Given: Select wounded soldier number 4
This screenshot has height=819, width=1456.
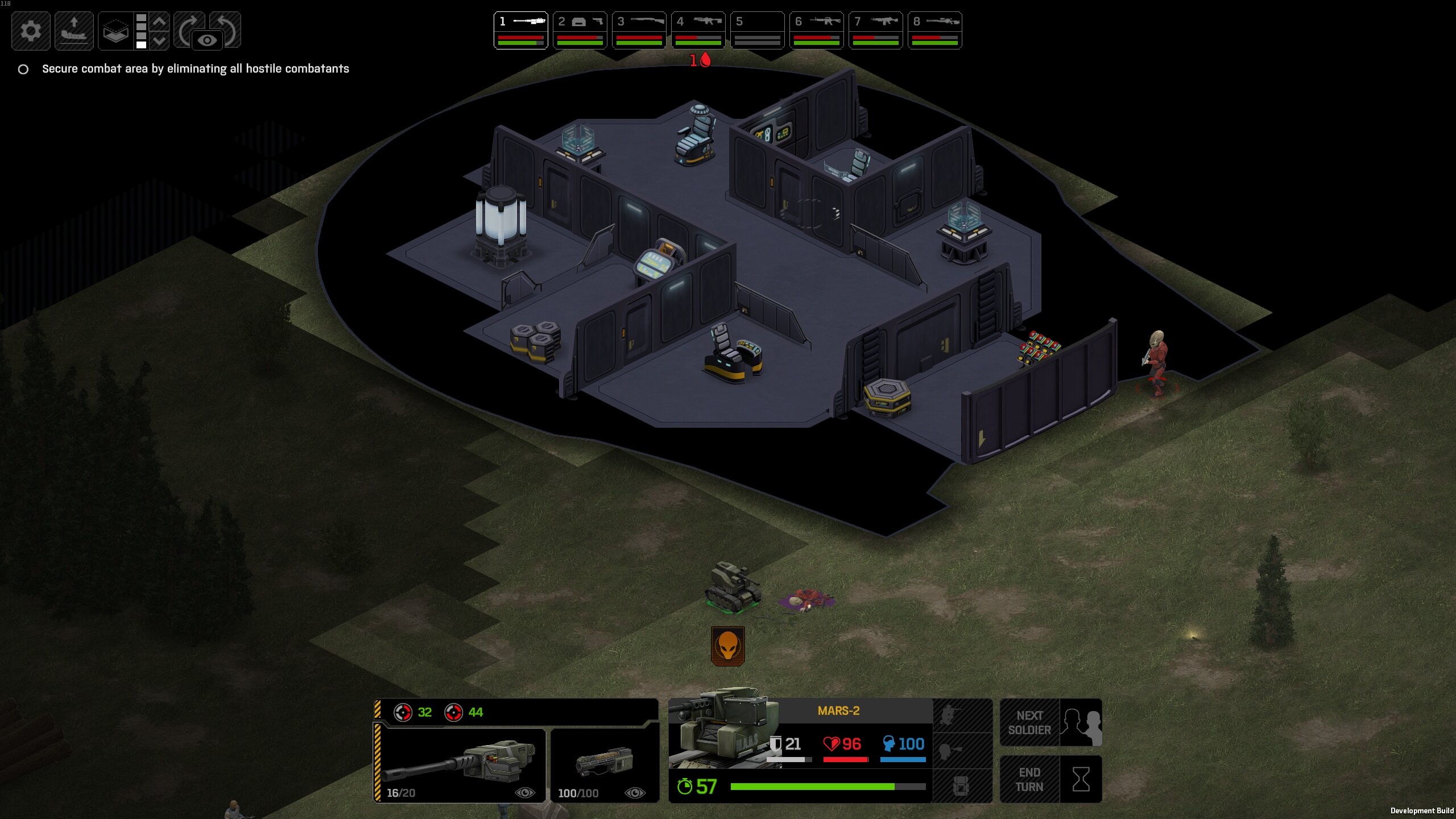Looking at the screenshot, I should [x=698, y=30].
